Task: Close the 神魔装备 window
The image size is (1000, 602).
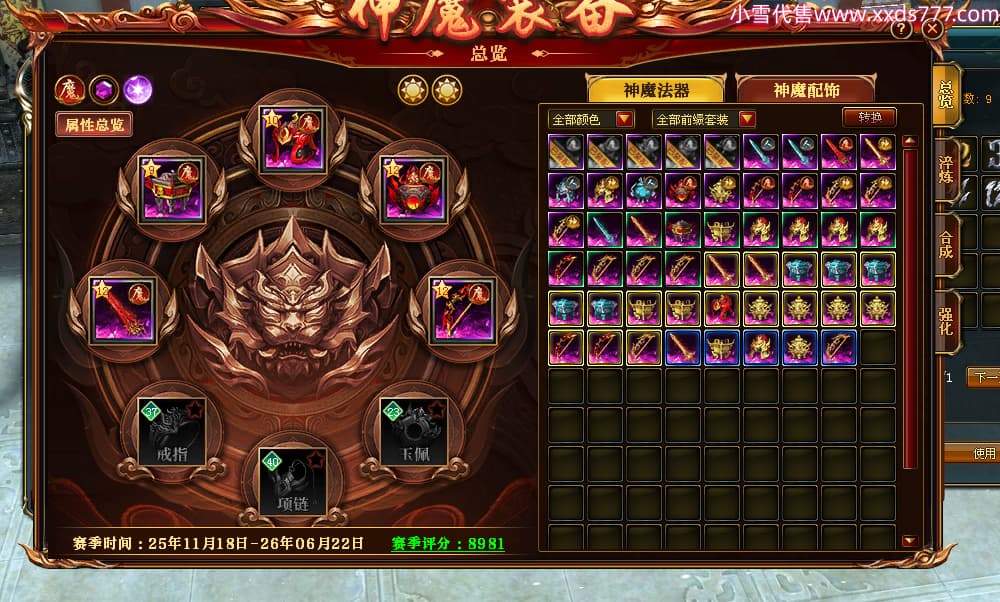Action: pyautogui.click(x=932, y=30)
